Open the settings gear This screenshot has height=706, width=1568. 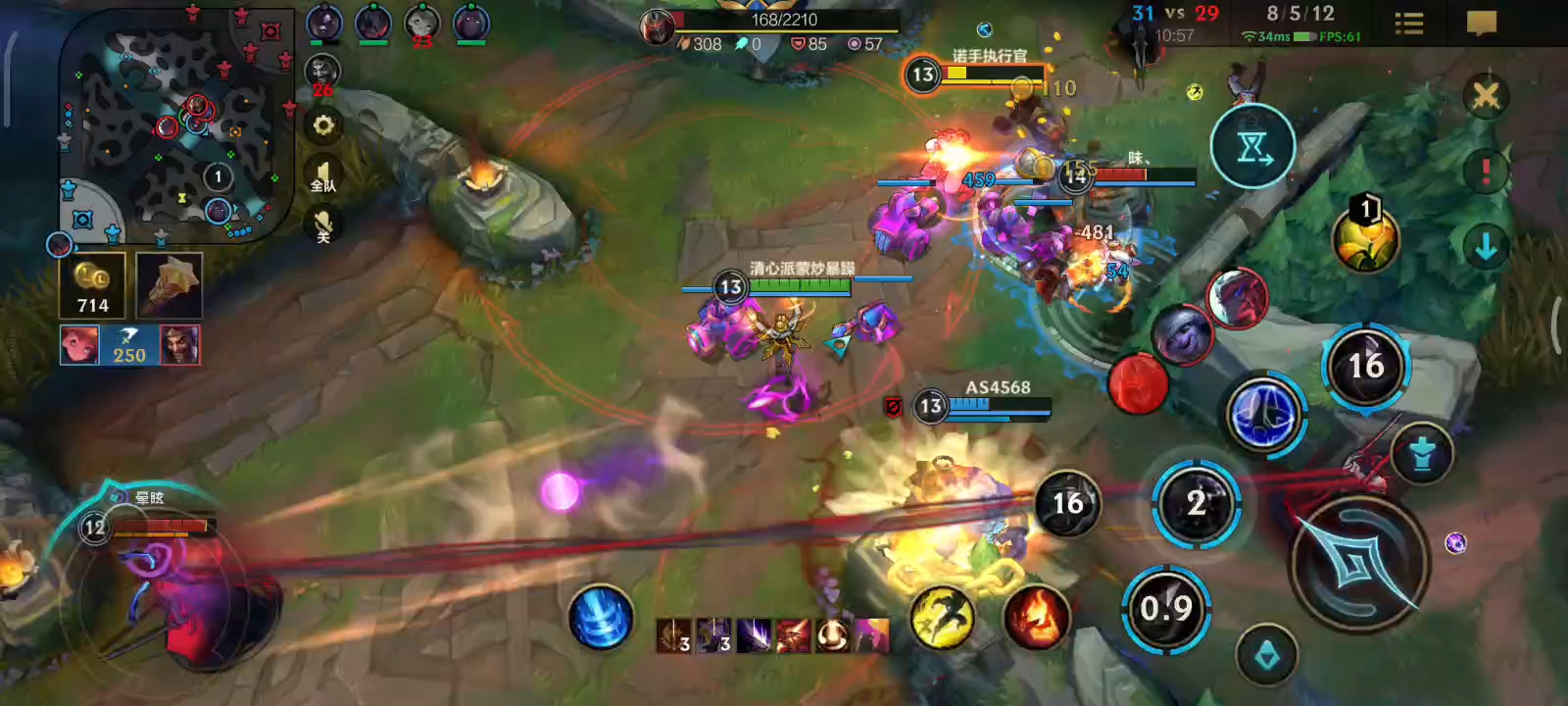pyautogui.click(x=323, y=126)
